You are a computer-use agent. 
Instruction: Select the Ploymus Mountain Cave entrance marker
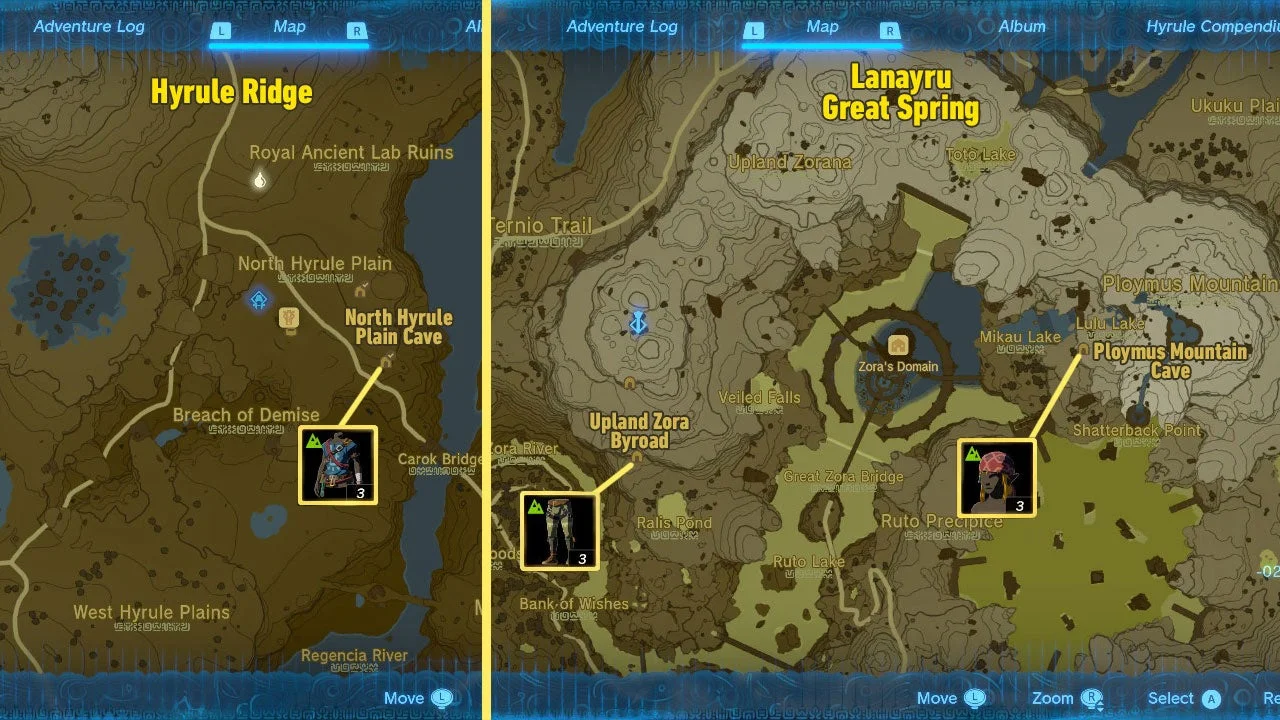point(1082,351)
